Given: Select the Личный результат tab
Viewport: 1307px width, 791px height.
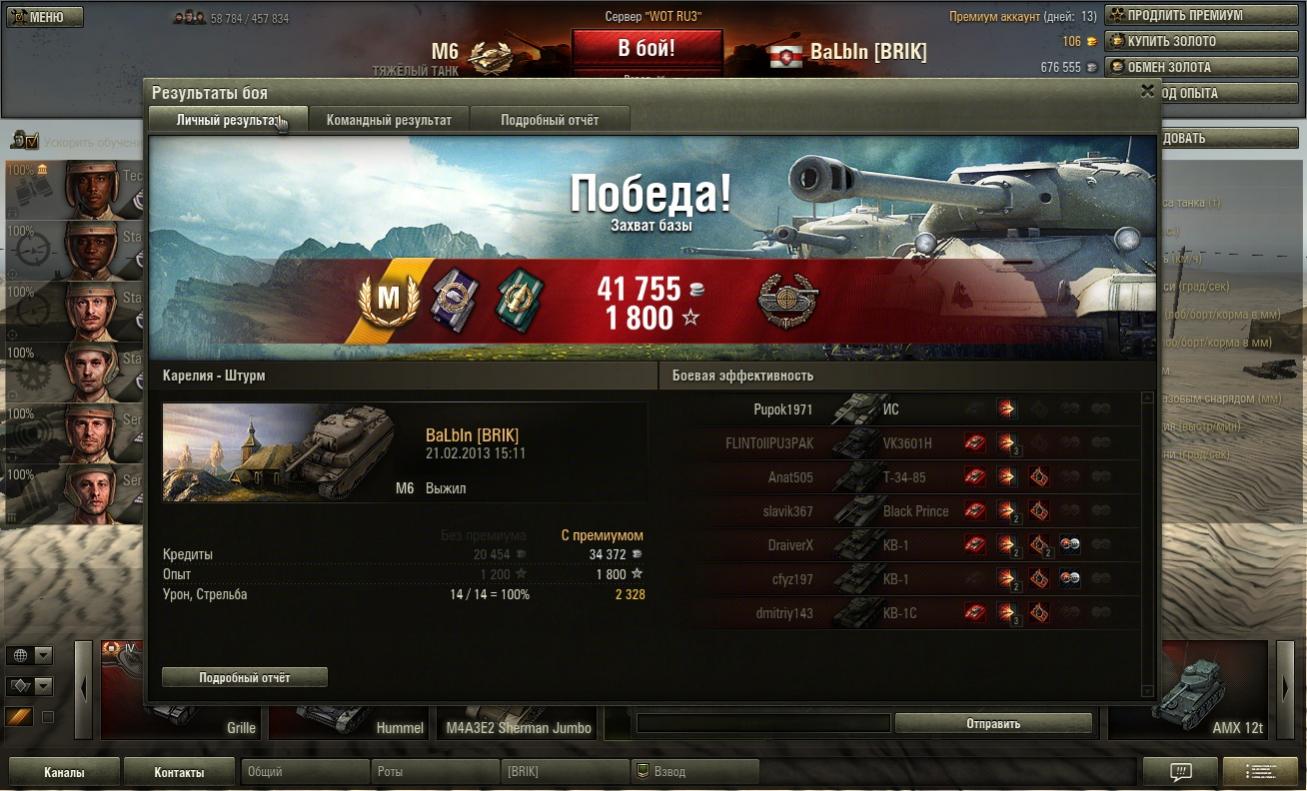Looking at the screenshot, I should tap(227, 120).
